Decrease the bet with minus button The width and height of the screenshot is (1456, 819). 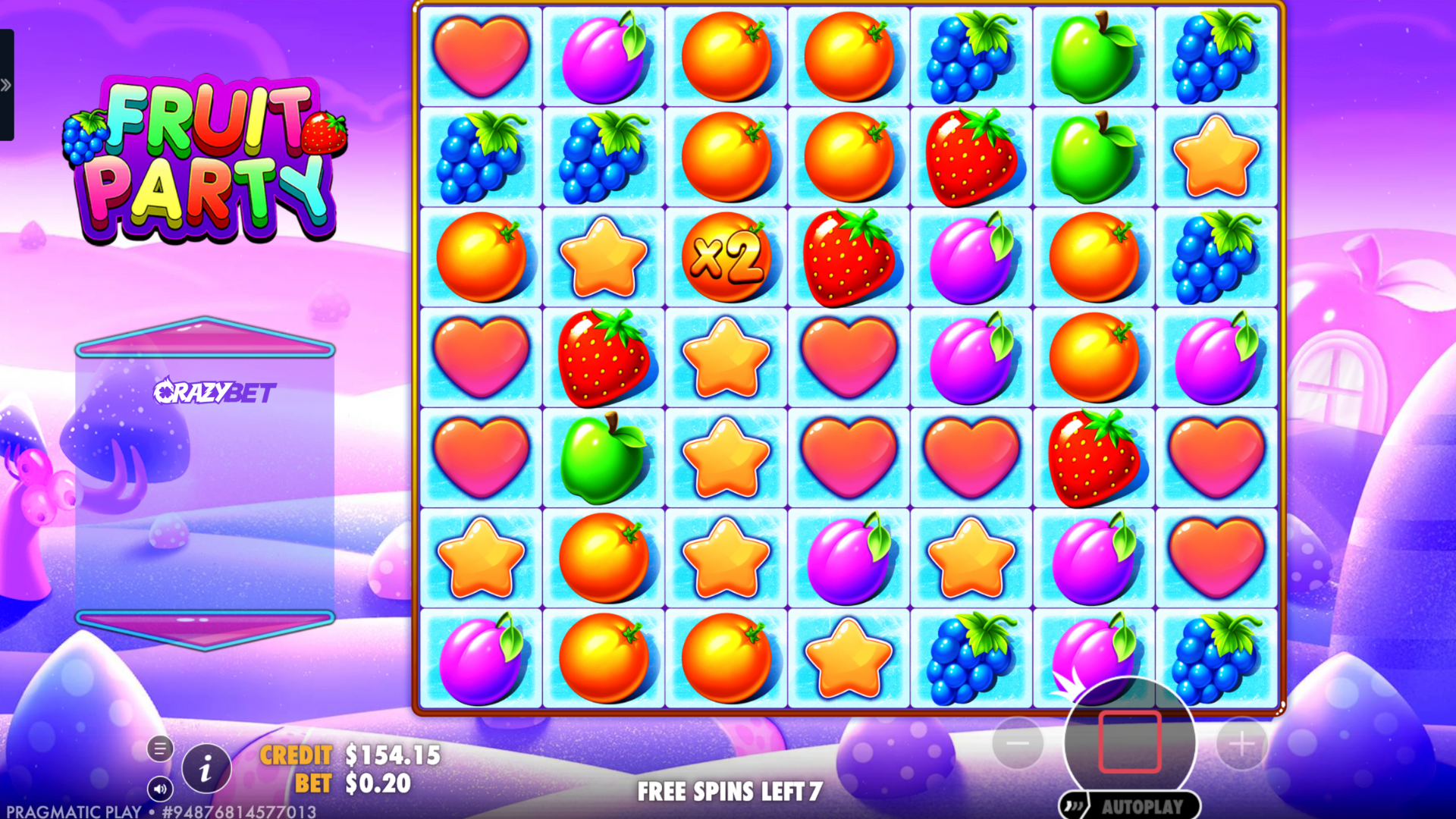(1018, 743)
